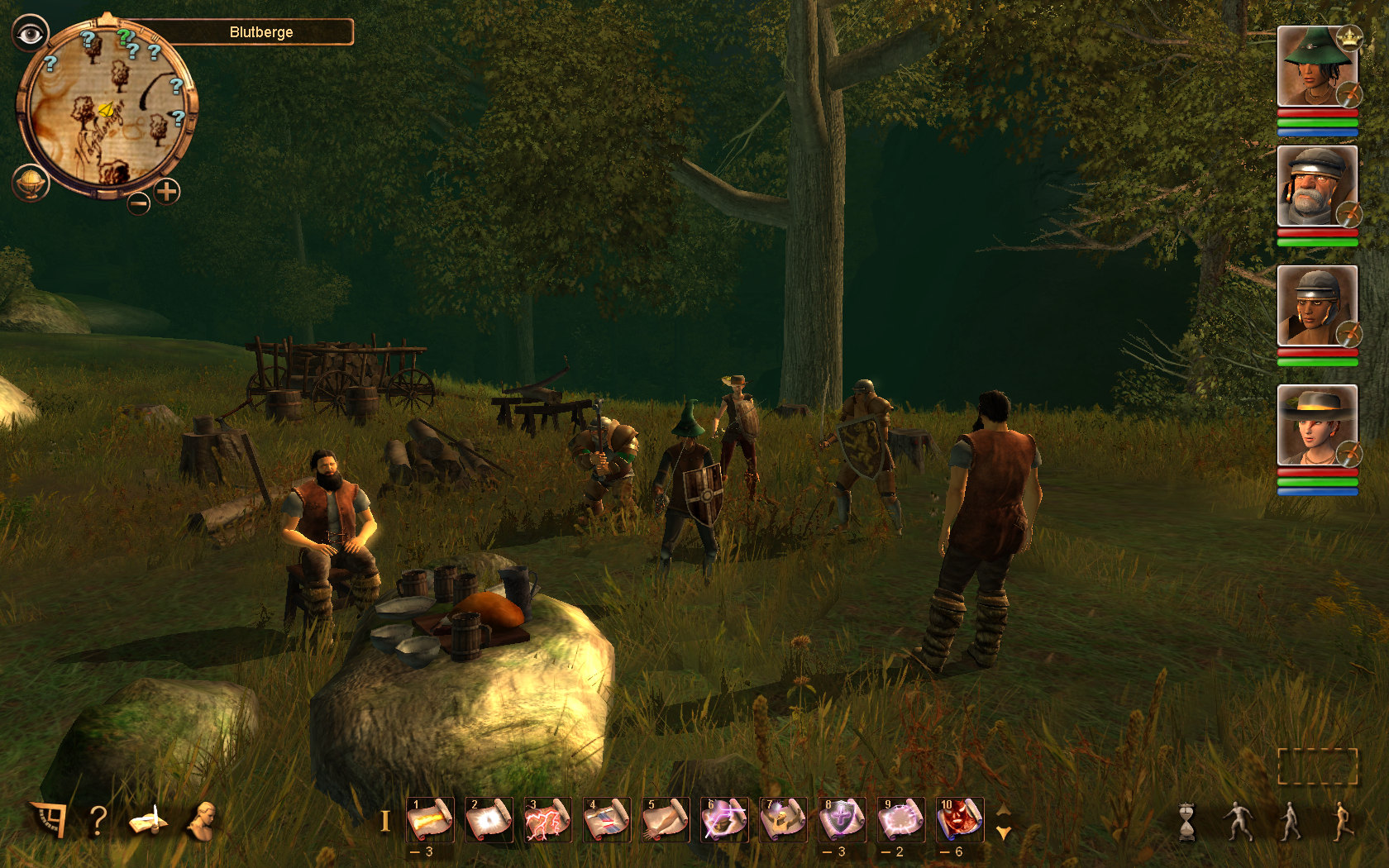Open the character sheet bust icon

click(x=201, y=820)
